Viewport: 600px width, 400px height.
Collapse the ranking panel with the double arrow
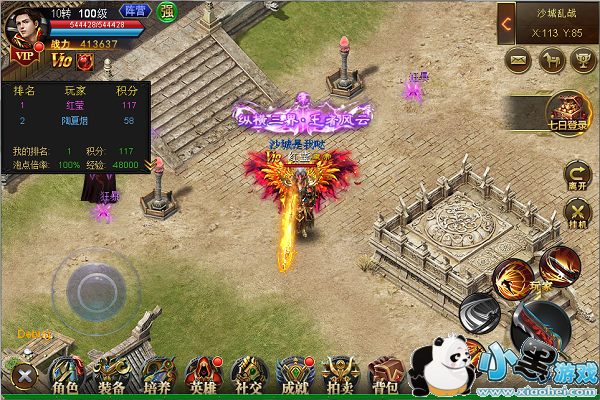(149, 164)
